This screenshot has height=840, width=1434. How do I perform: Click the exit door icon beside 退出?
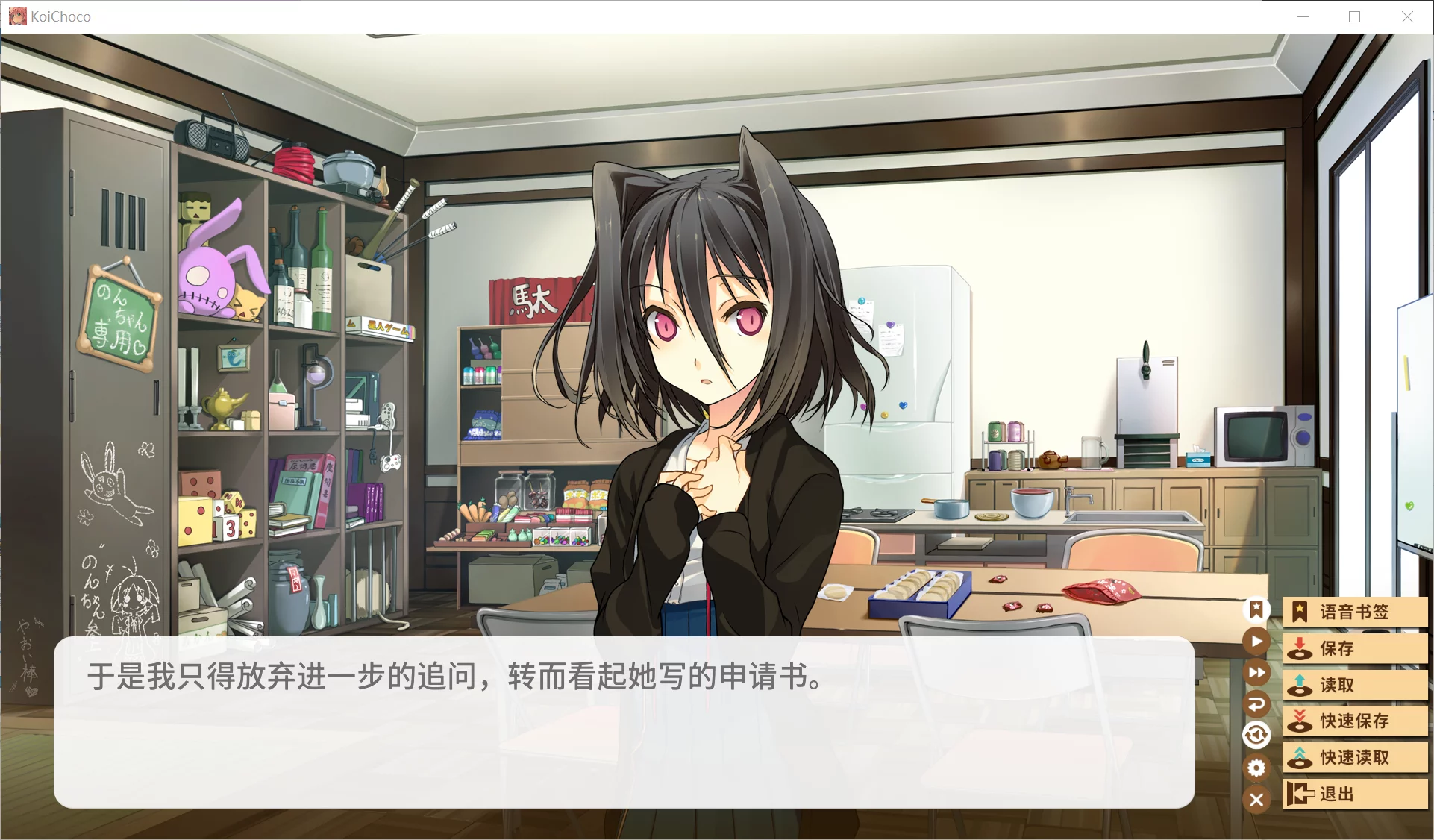[x=1301, y=794]
